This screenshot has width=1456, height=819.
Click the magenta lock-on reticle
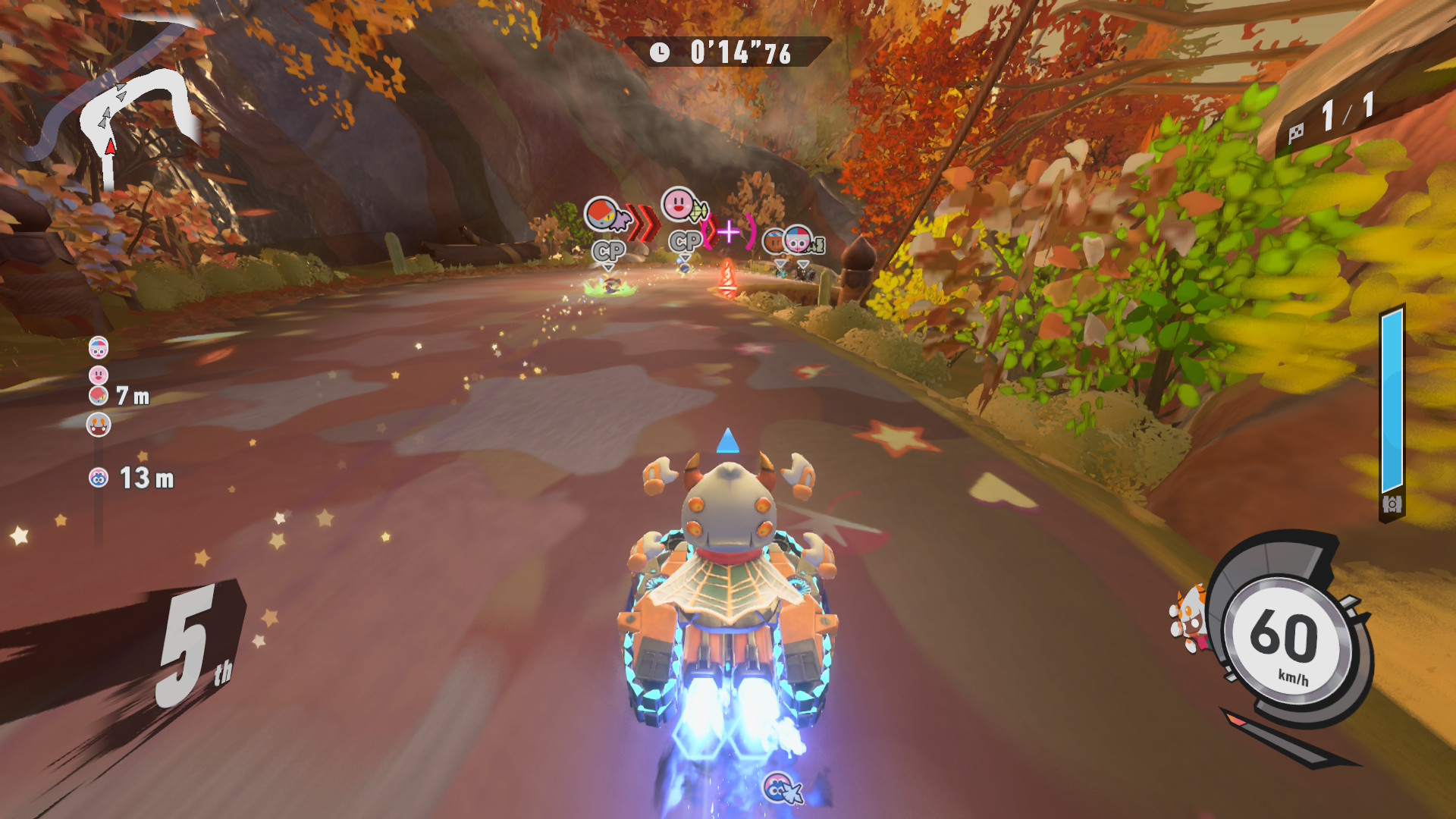[729, 231]
